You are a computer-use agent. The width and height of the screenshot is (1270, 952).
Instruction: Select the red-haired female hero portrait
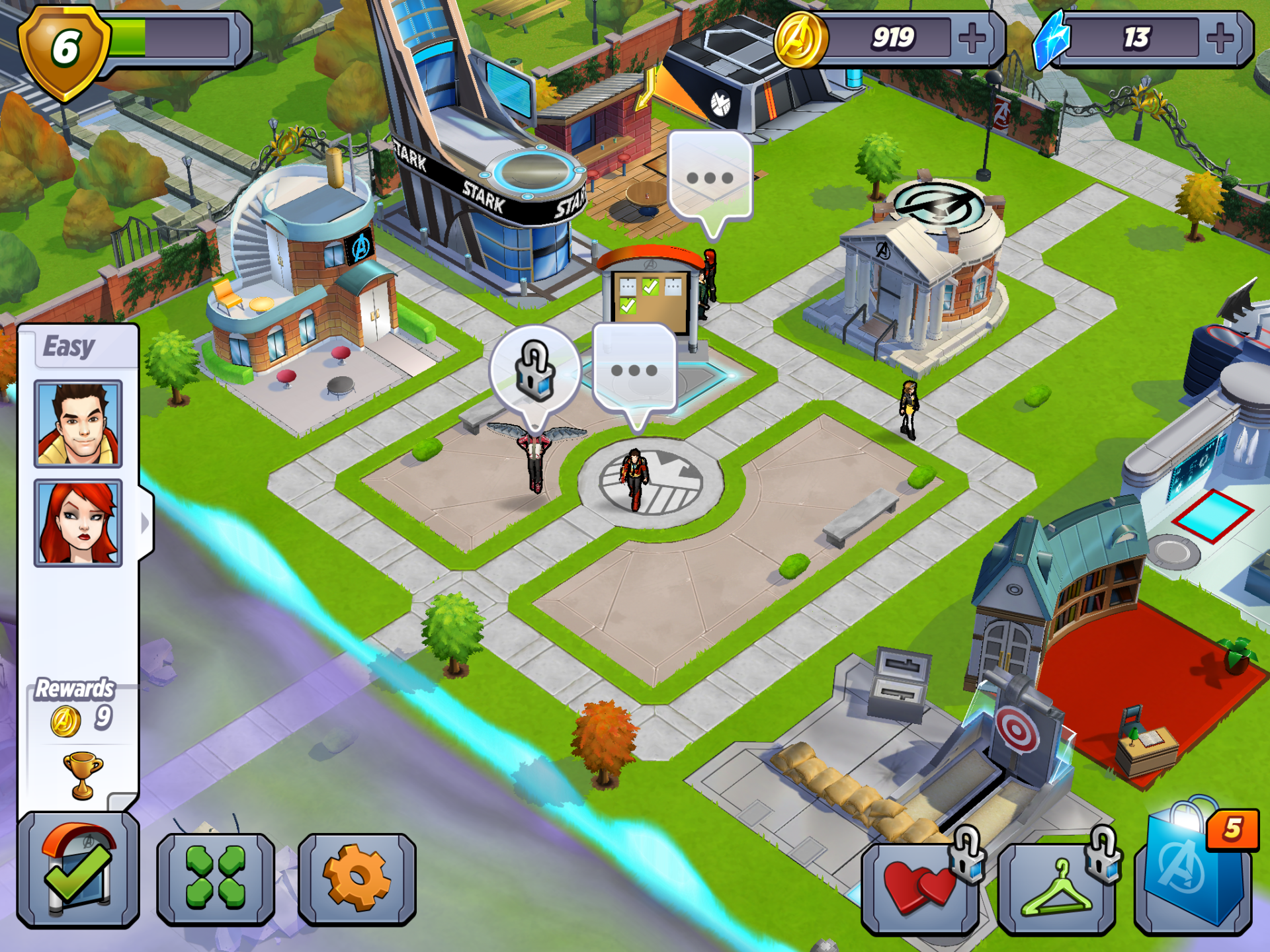point(78,523)
